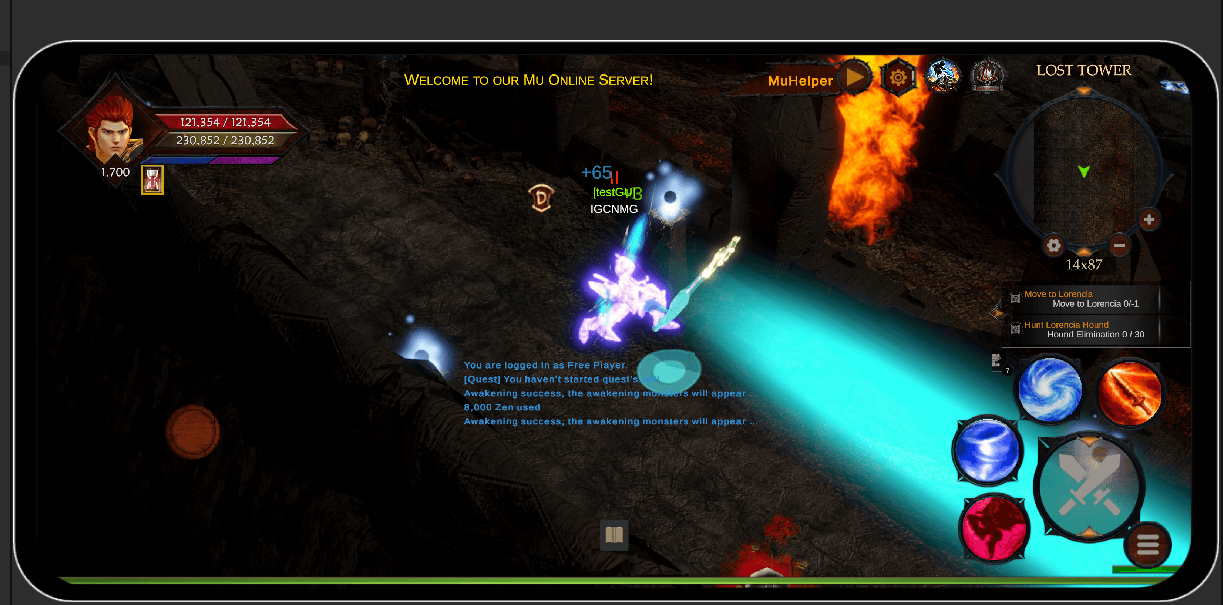
Task: Trigger the red beast skill
Action: click(994, 528)
